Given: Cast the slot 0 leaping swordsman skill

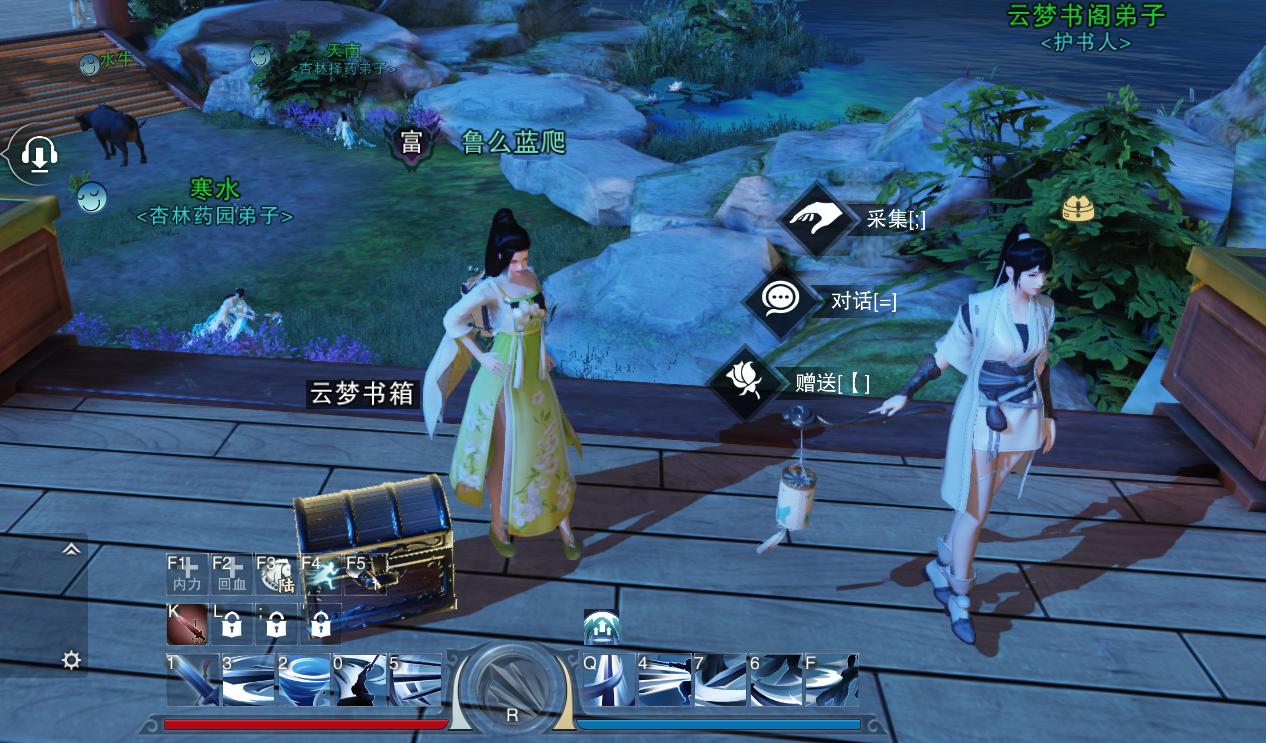Looking at the screenshot, I should click(359, 680).
